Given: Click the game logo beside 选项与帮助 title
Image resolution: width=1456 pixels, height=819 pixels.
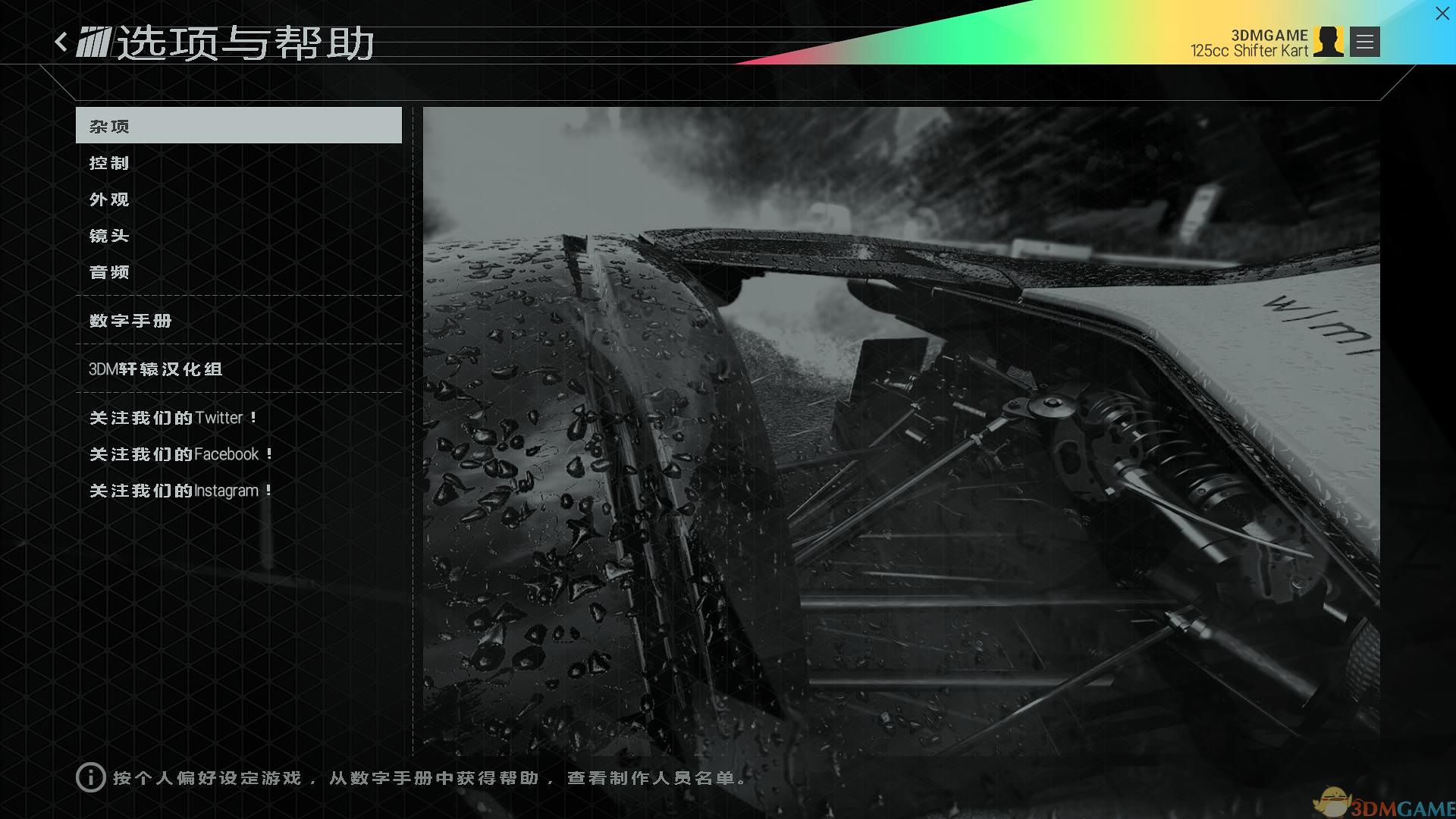Looking at the screenshot, I should (x=94, y=43).
